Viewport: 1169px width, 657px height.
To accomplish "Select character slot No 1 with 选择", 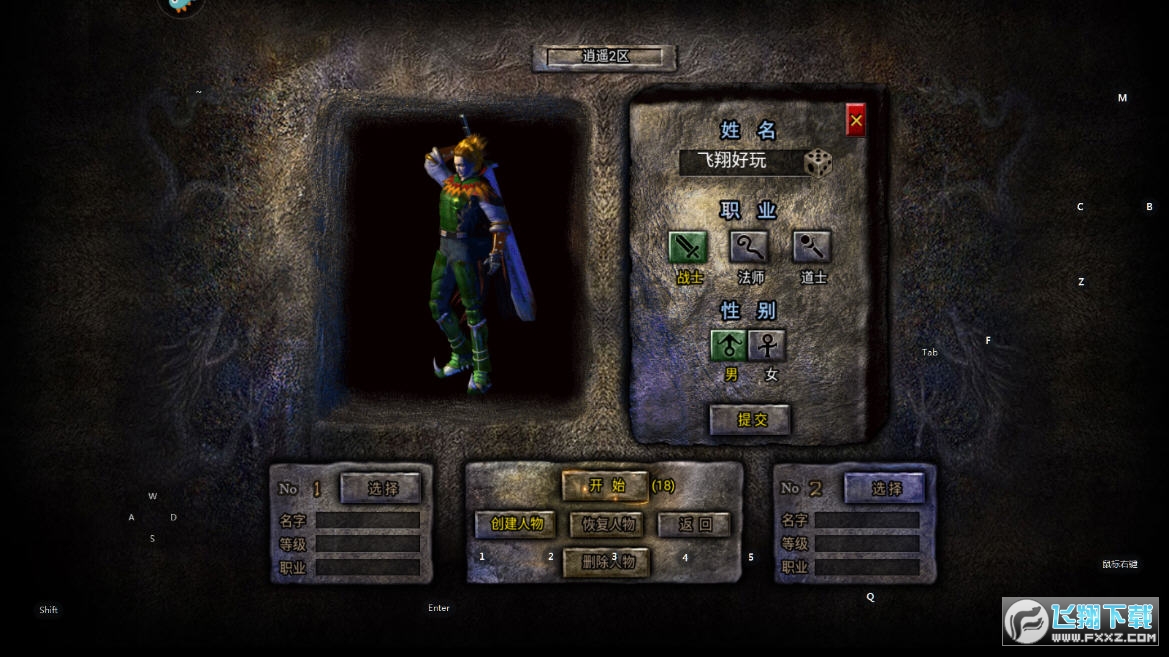I will [x=381, y=488].
